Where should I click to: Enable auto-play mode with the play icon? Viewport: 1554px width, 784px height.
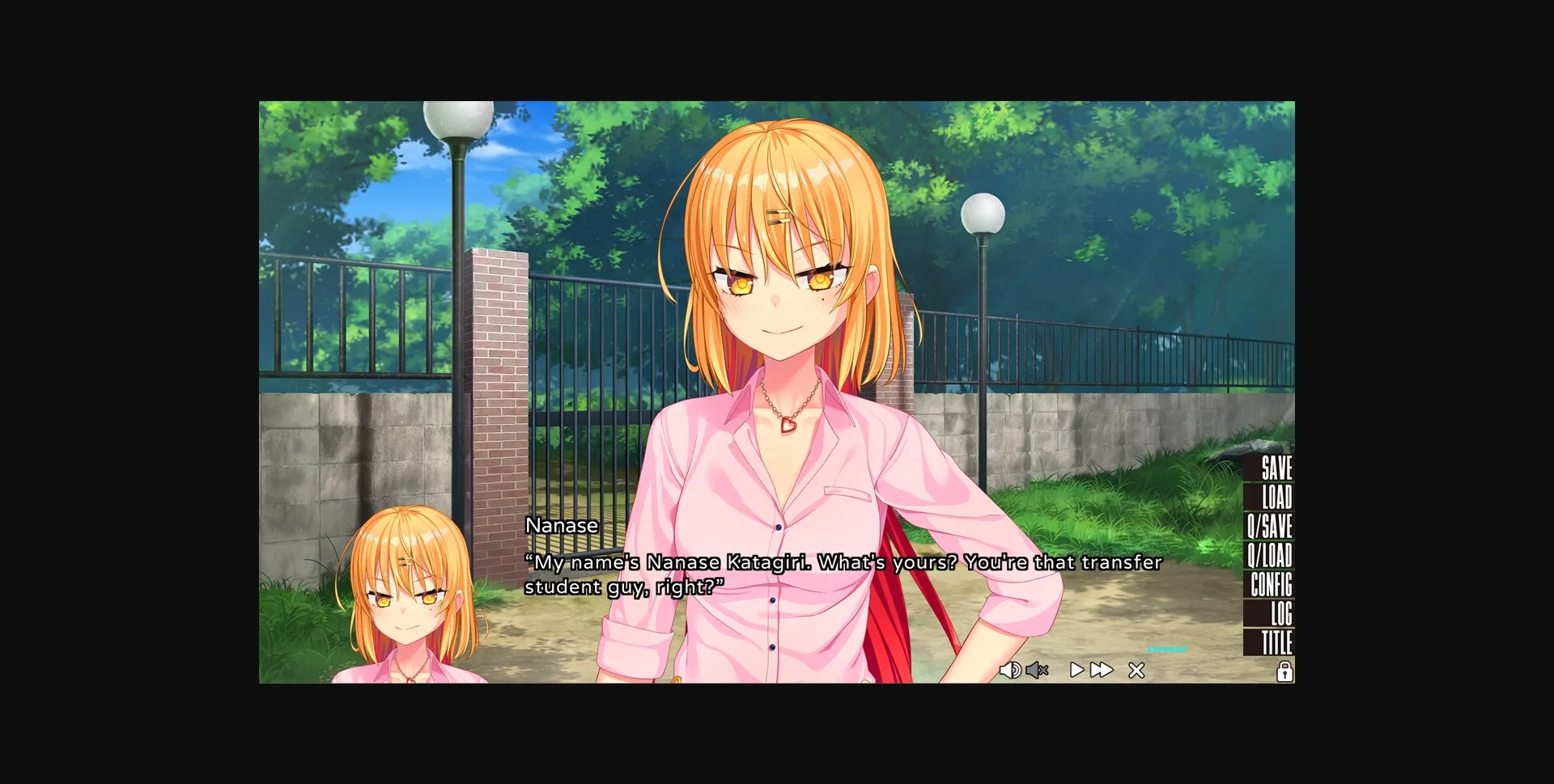pyautogui.click(x=1076, y=670)
